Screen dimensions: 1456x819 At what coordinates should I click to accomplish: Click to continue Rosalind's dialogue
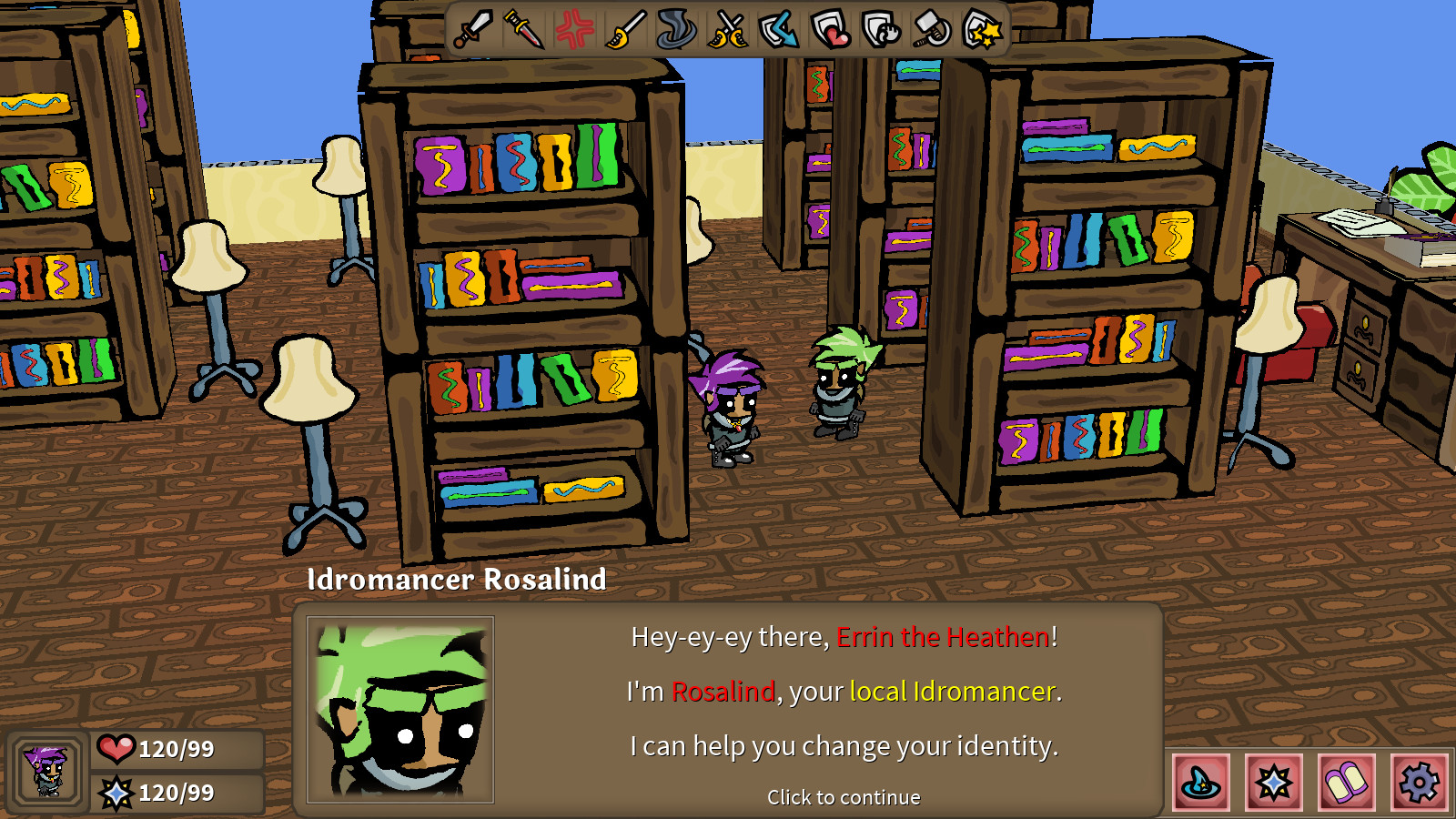(x=844, y=797)
